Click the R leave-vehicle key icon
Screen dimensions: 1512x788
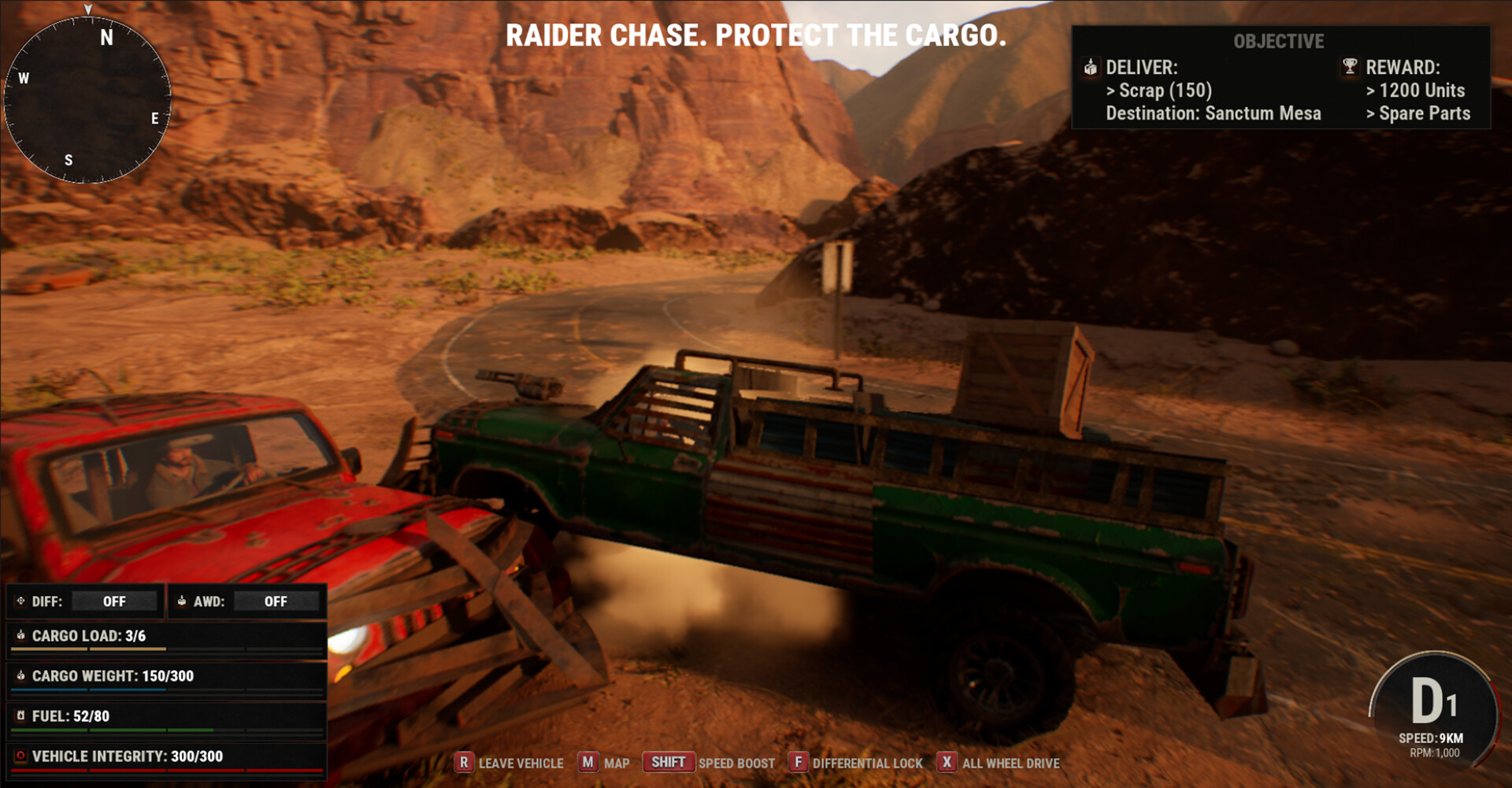(x=465, y=762)
